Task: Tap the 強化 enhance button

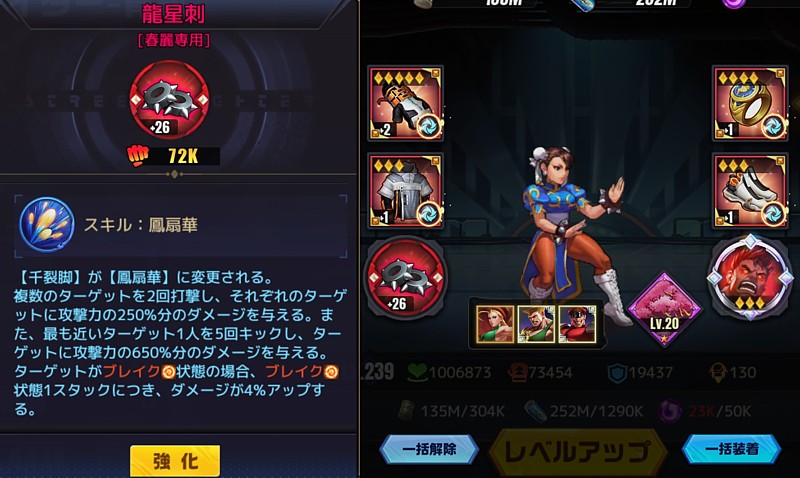Action: [x=175, y=460]
